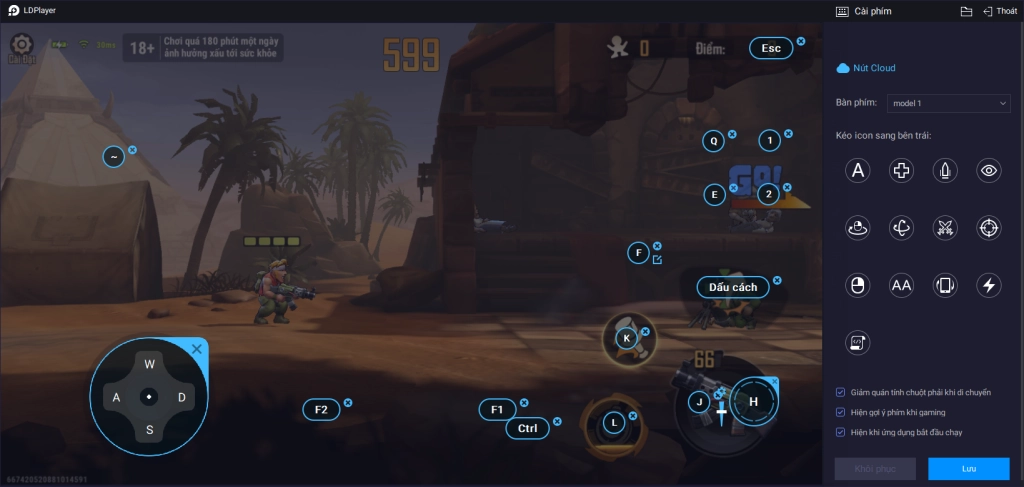Open the game's Cài Đặt gear settings

[x=22, y=46]
